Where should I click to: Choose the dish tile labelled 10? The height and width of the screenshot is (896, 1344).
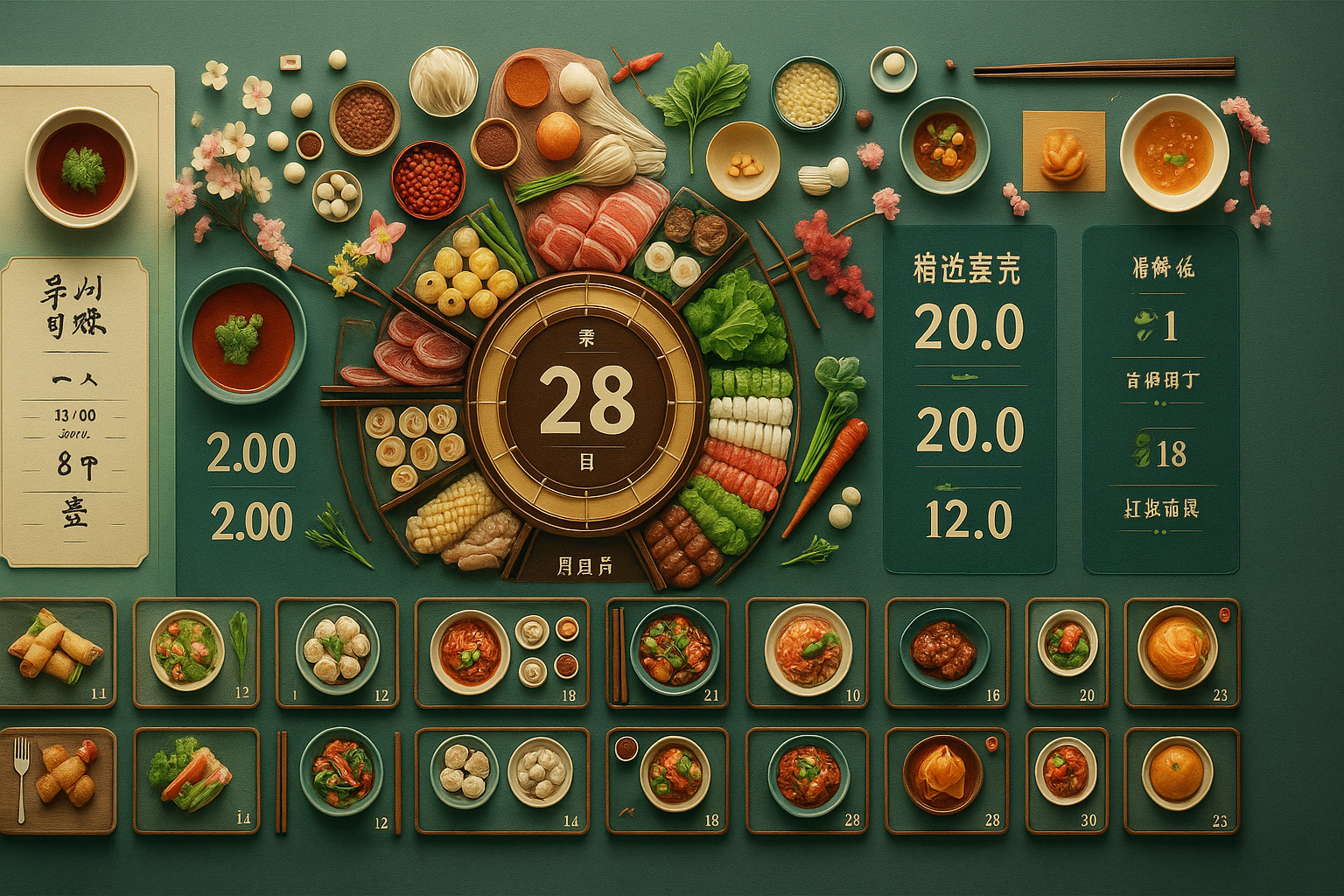(807, 652)
